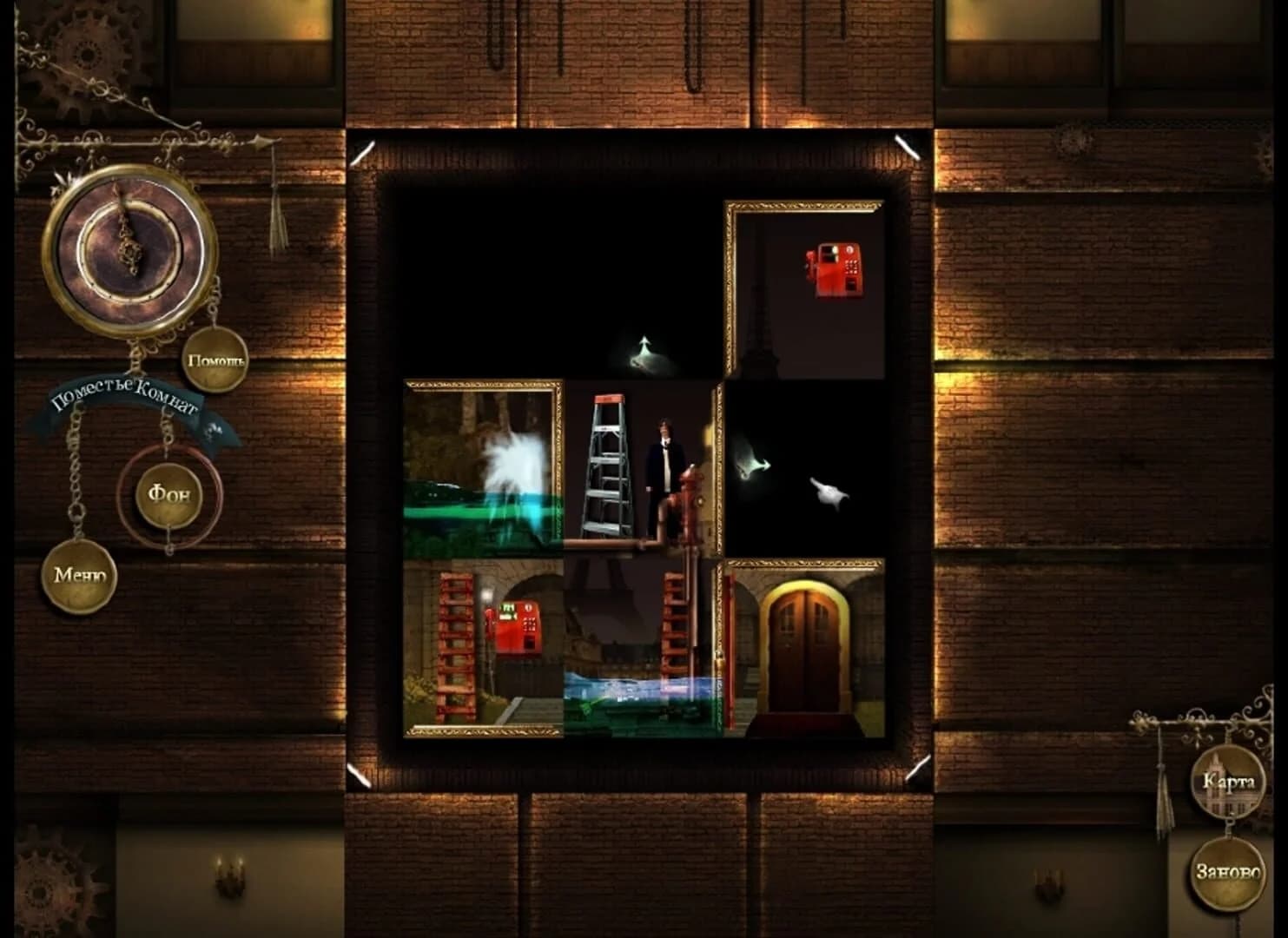This screenshot has height=938, width=1288.
Task: Click the geyser fountain room tile
Action: pyautogui.click(x=482, y=469)
